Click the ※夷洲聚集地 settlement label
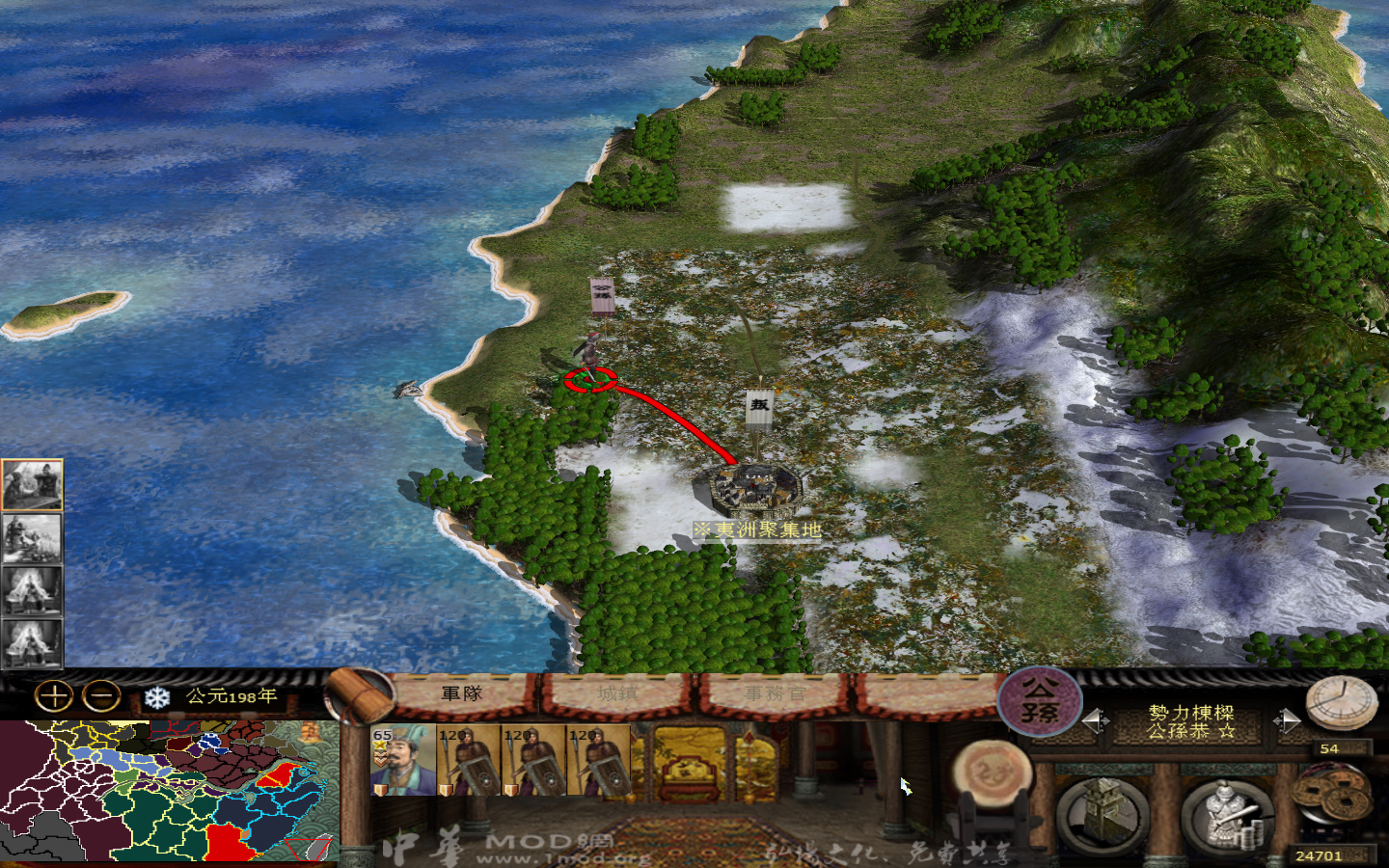The width and height of the screenshot is (1389, 868). coord(757,529)
